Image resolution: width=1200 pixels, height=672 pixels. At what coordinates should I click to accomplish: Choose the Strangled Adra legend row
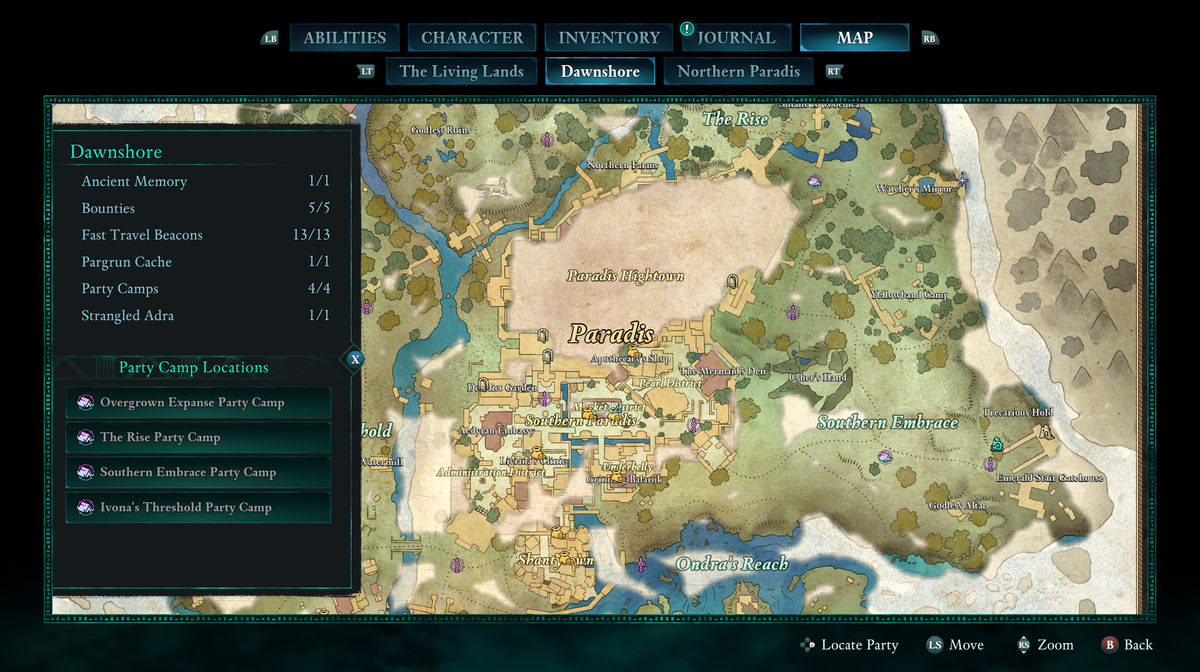click(205, 316)
